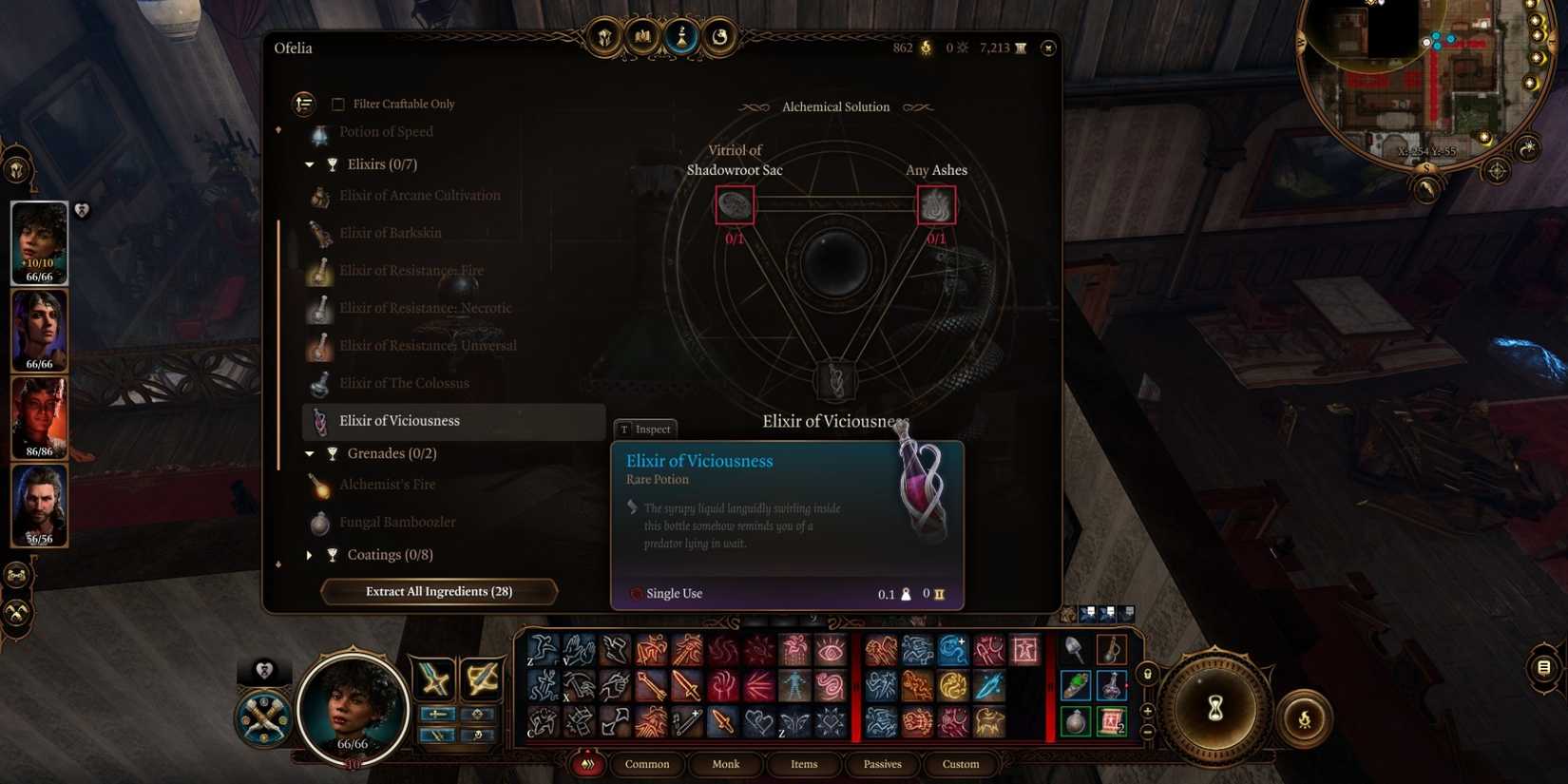Select the recipe book icon in the crafting header
Viewport: 1568px width, 784px height.
point(641,37)
